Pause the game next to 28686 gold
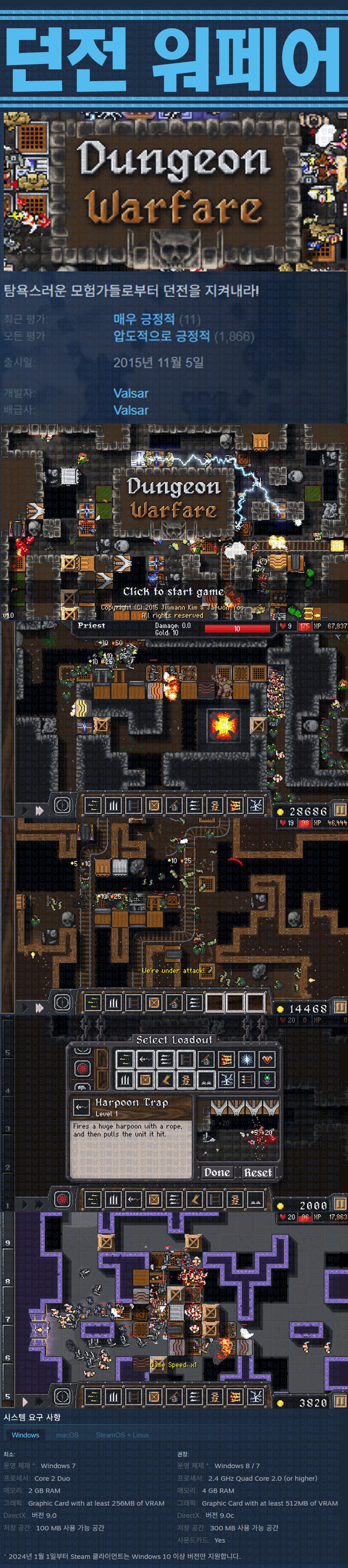The height and width of the screenshot is (1568, 348). [x=340, y=810]
